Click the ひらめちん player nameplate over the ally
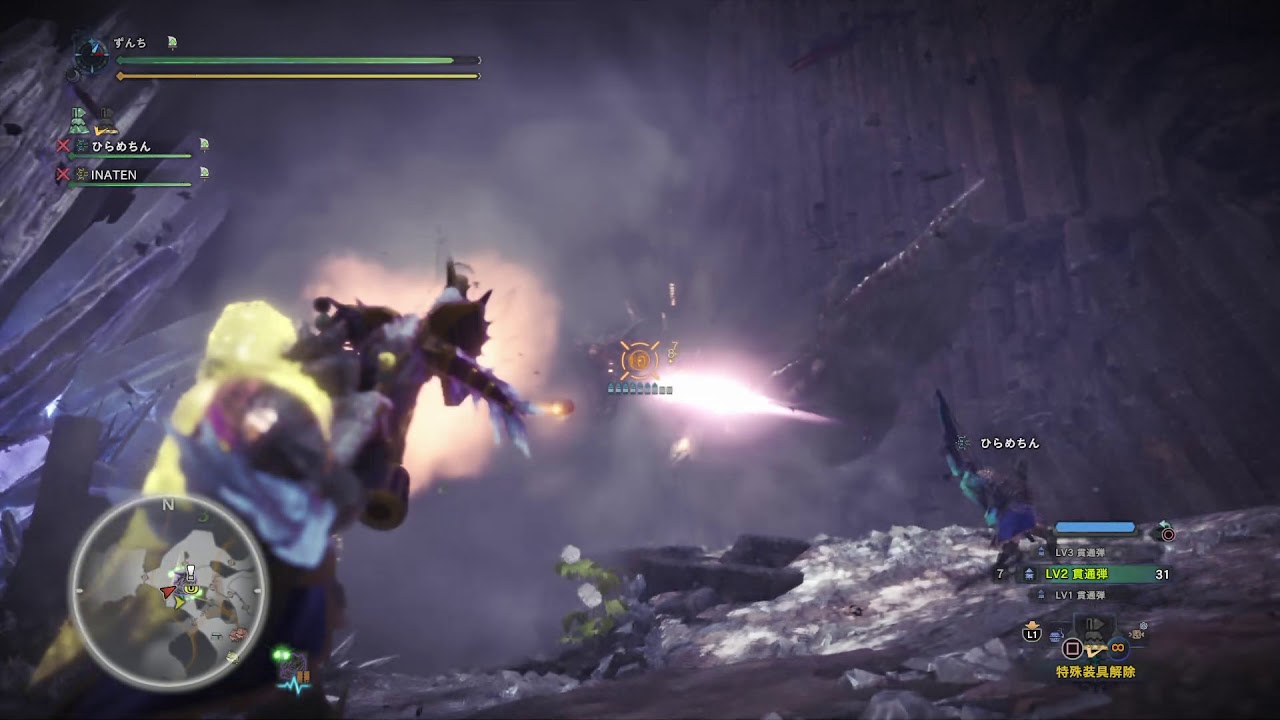Screen dimensions: 1280x720 (x=1009, y=443)
